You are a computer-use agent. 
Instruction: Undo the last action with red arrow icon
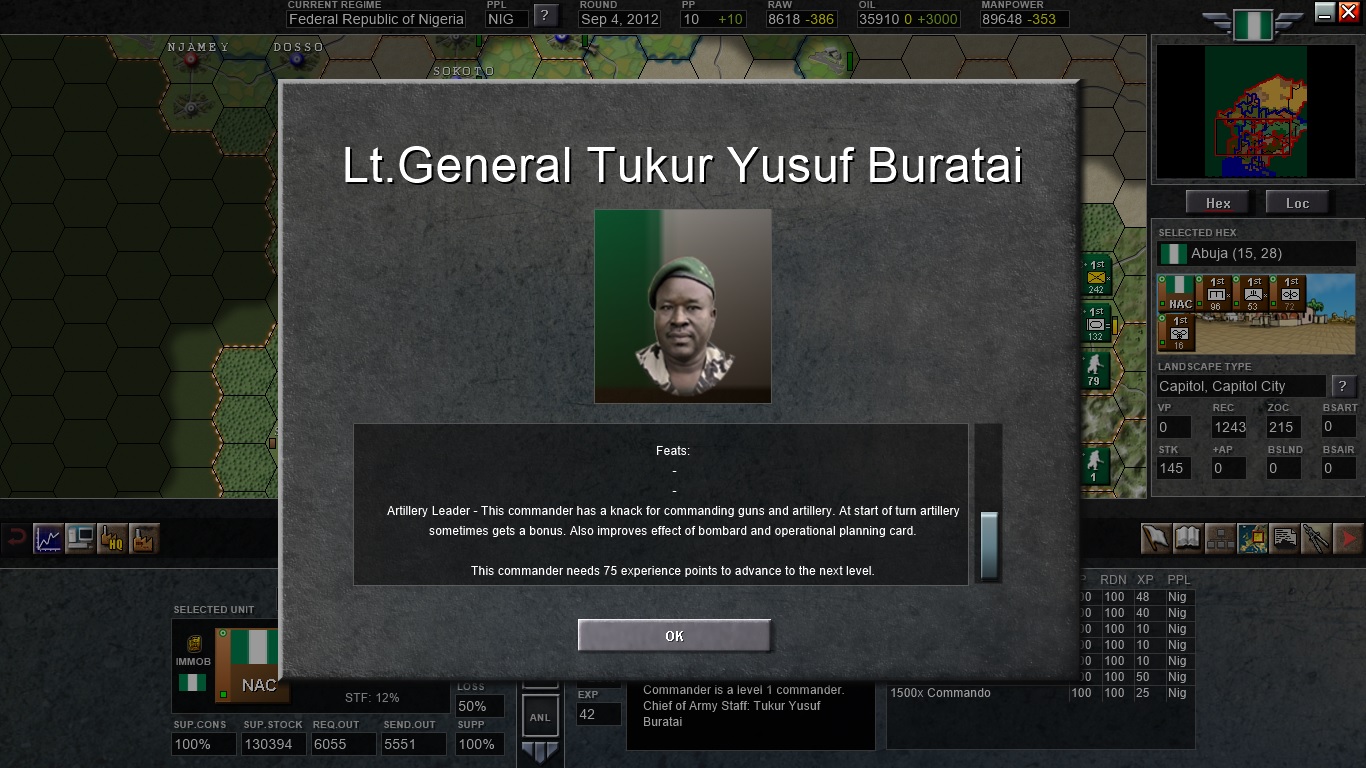pos(18,538)
